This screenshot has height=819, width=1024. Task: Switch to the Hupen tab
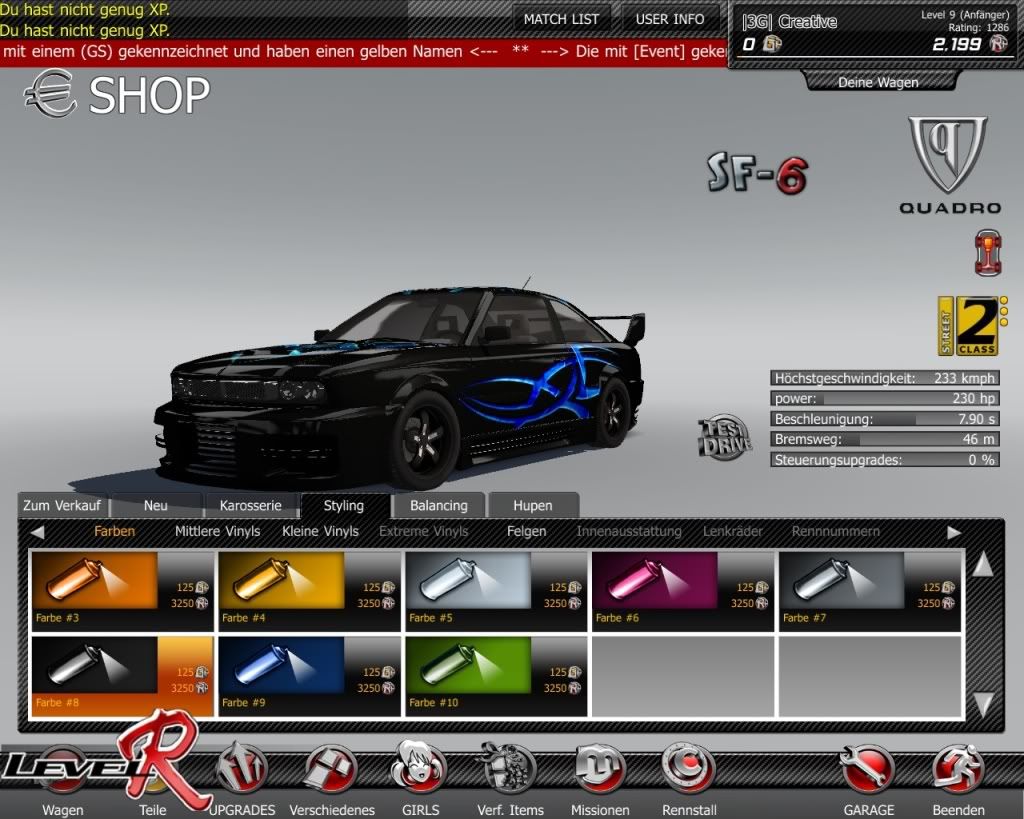[532, 506]
